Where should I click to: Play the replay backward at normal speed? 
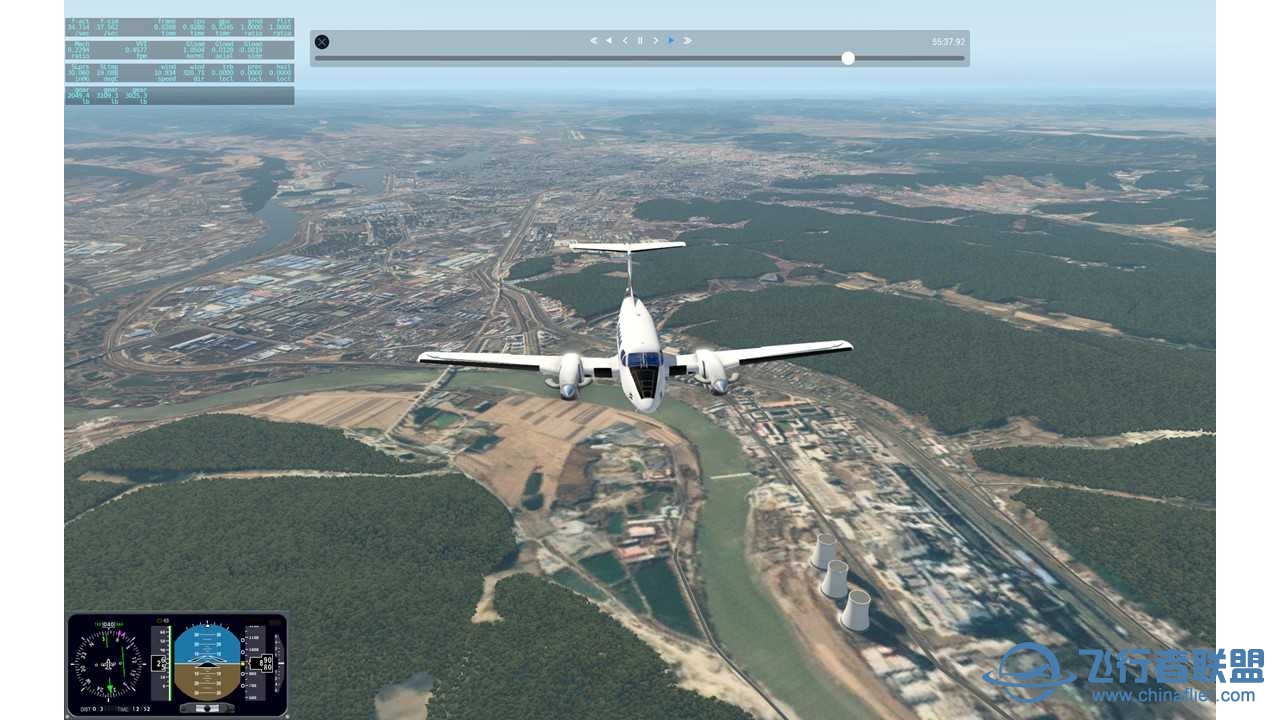608,41
